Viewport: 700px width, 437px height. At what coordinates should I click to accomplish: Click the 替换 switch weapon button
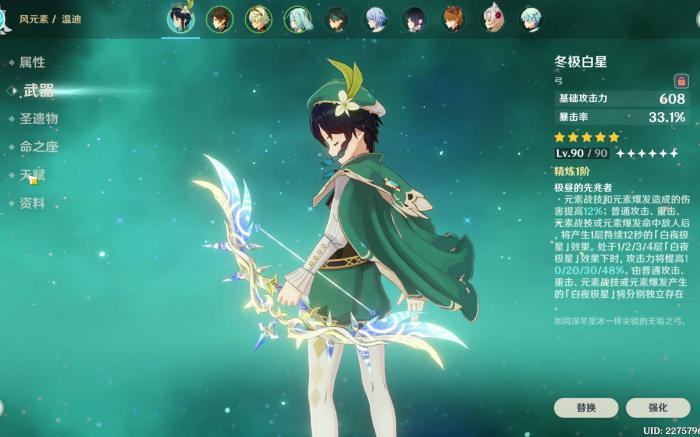pos(586,408)
